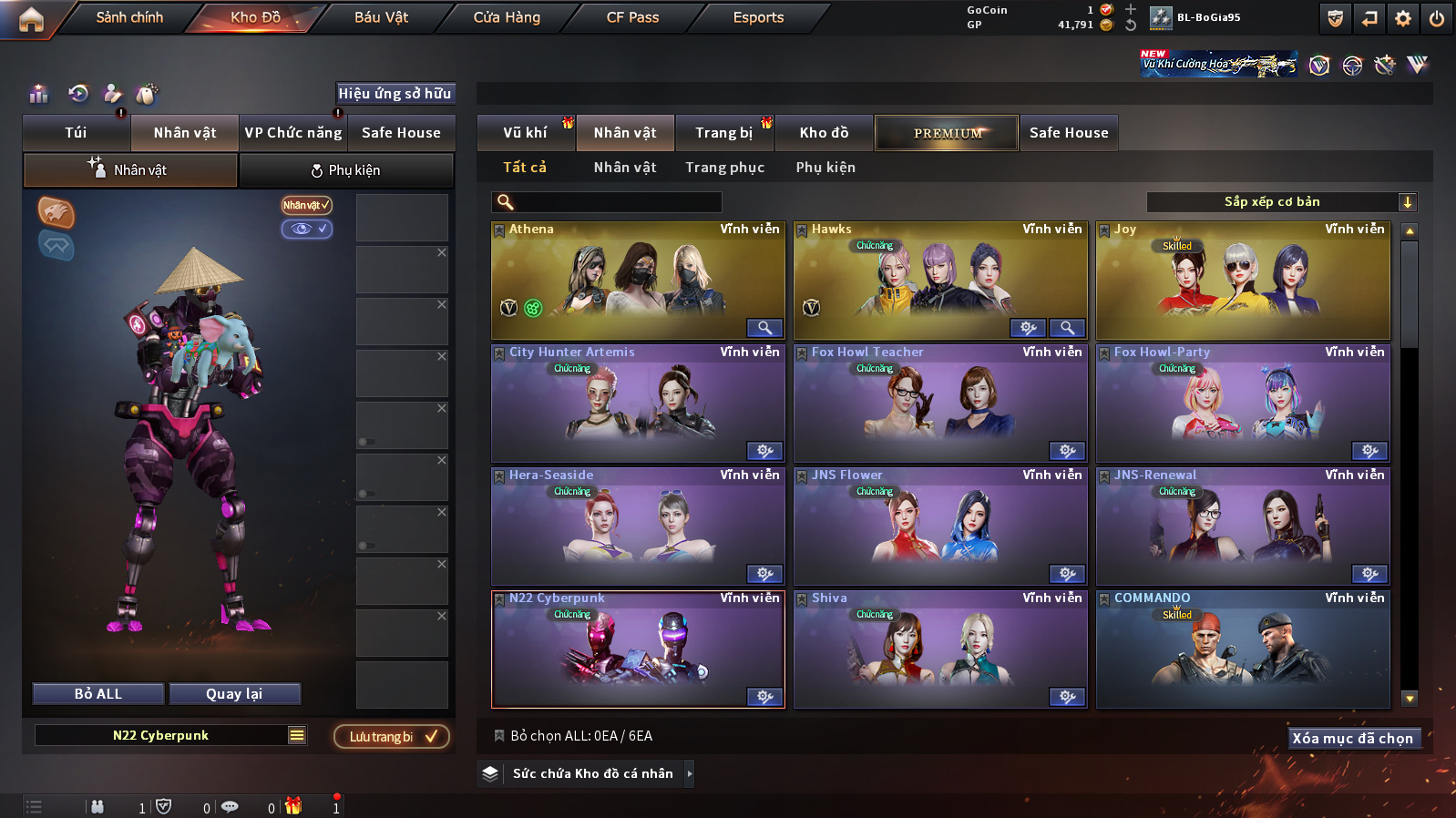This screenshot has width=1456, height=818.
Task: Open the Sảnh chính lobby tab
Action: (129, 17)
